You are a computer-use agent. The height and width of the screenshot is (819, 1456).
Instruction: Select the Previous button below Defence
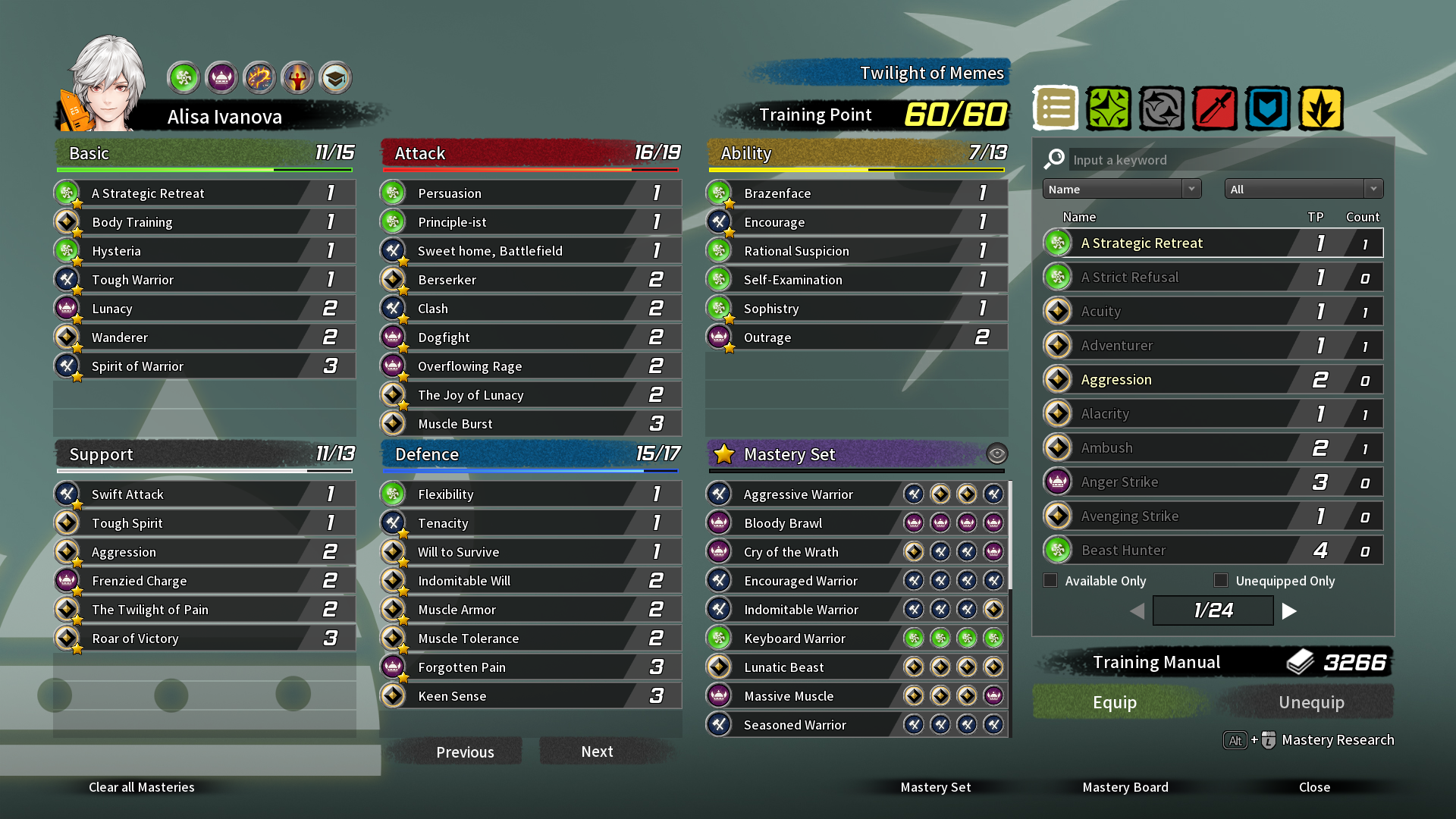coord(465,752)
